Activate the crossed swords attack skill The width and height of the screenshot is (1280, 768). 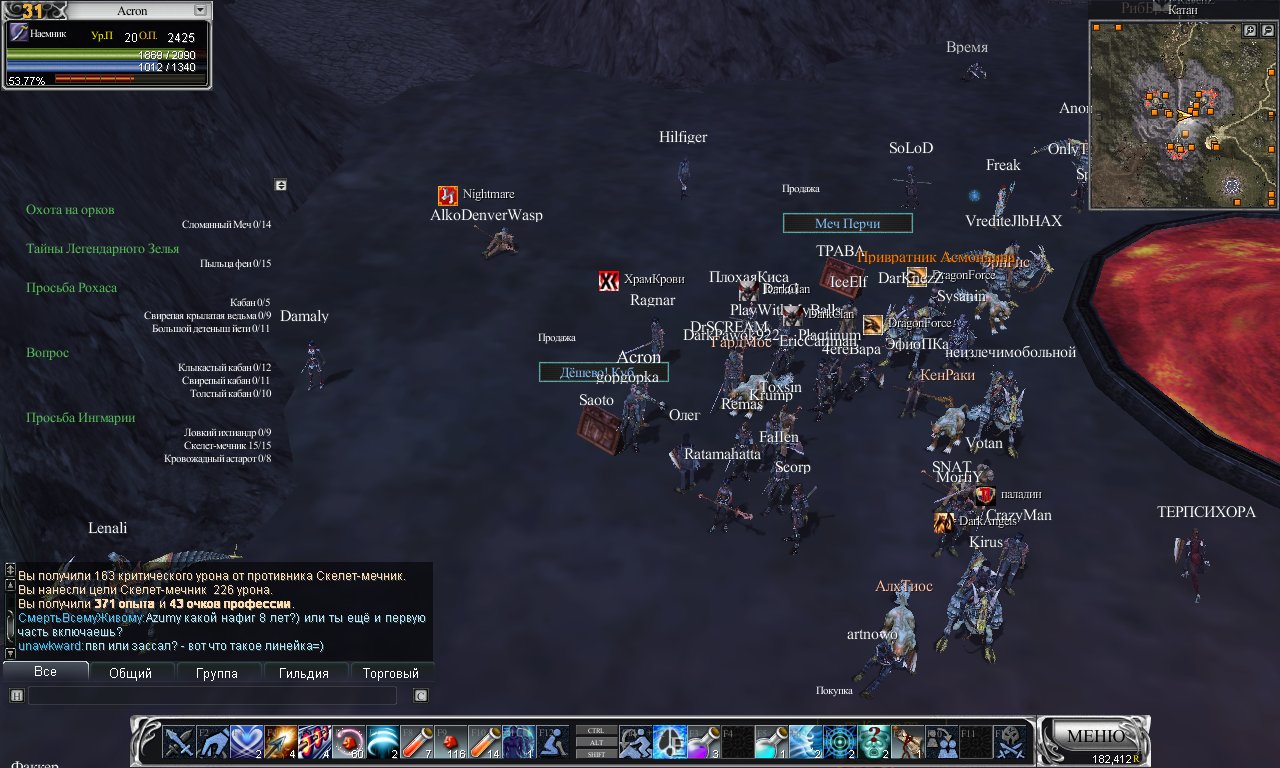pyautogui.click(x=180, y=742)
